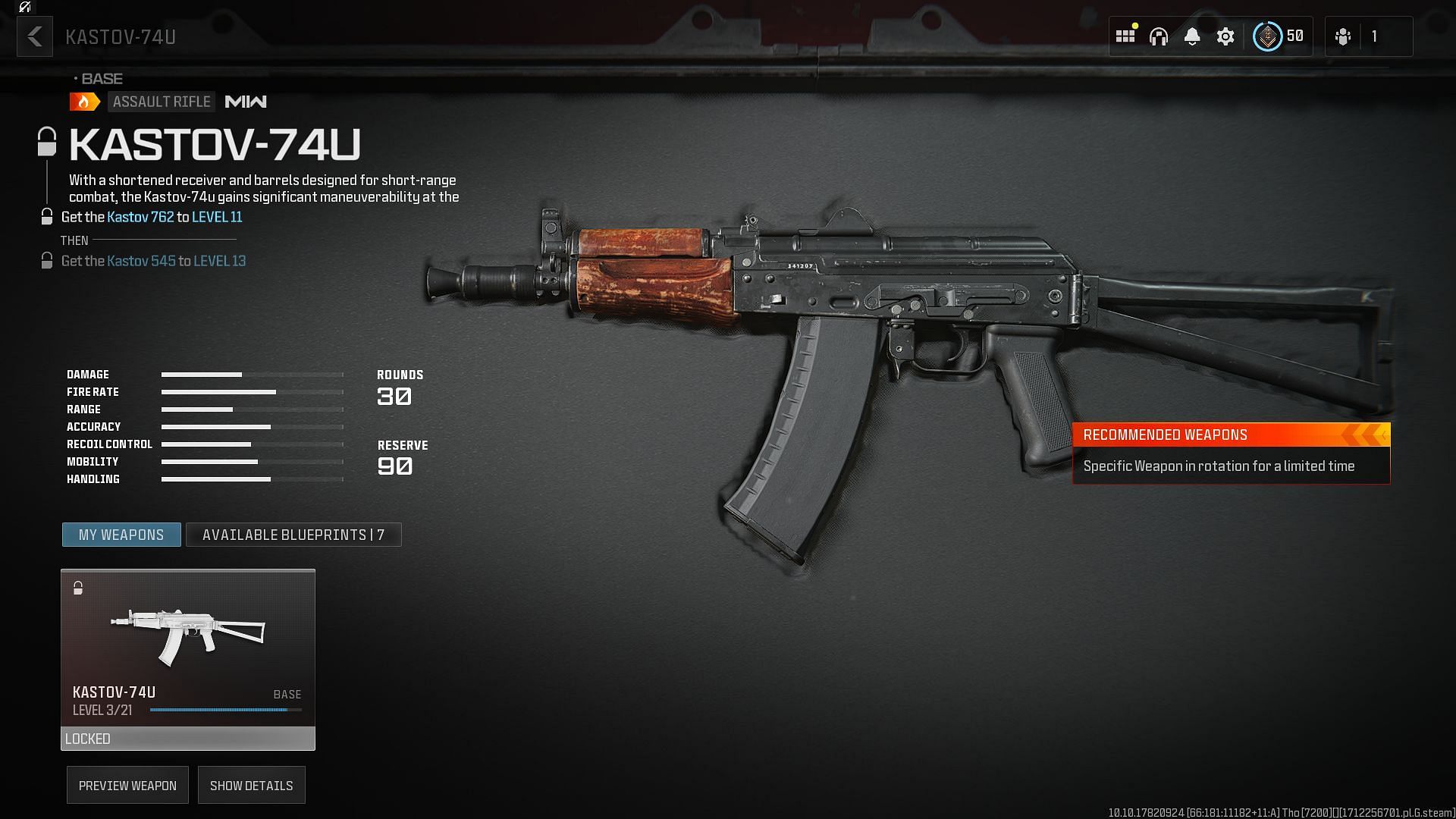This screenshot has width=1456, height=819.
Task: Open settings with the gear icon
Action: (x=1225, y=36)
